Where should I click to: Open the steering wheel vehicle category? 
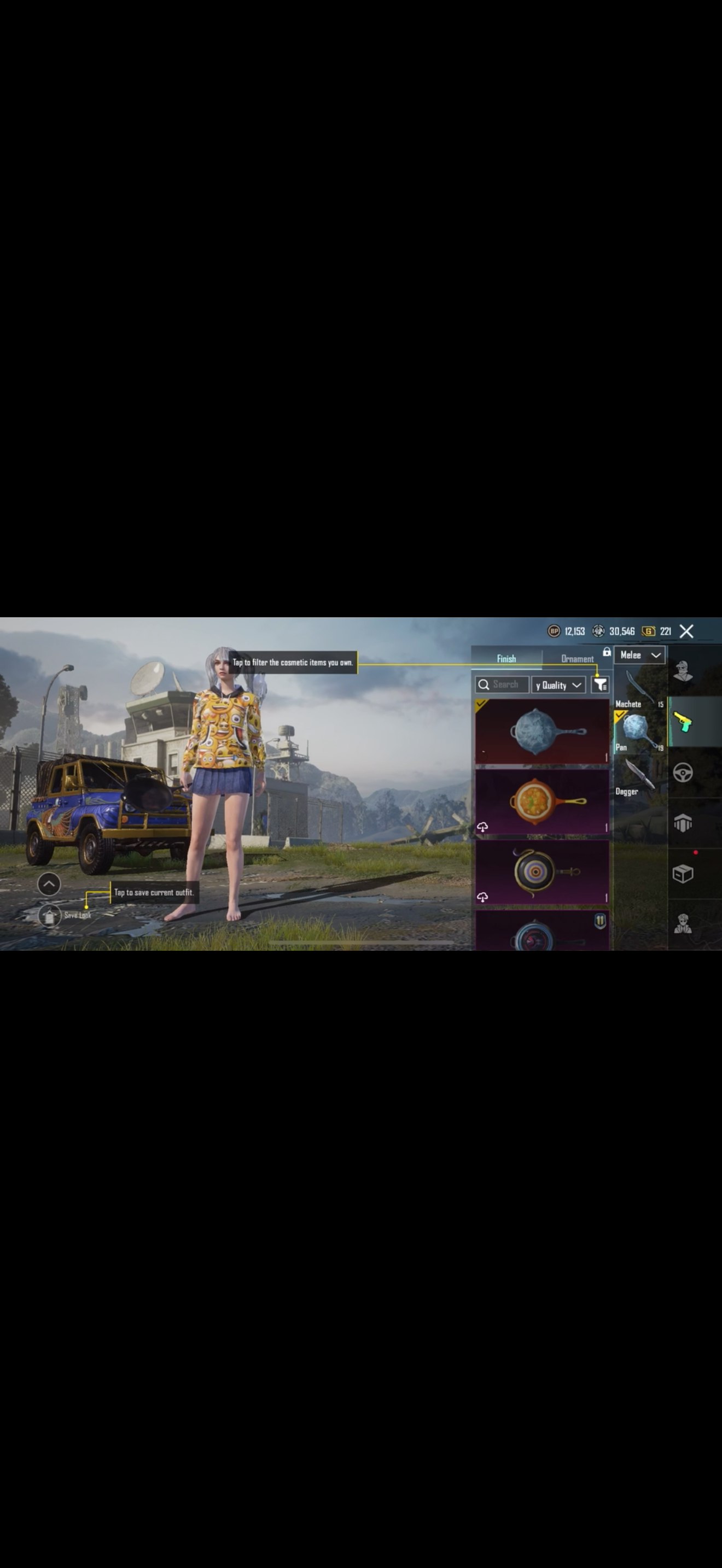click(683, 773)
